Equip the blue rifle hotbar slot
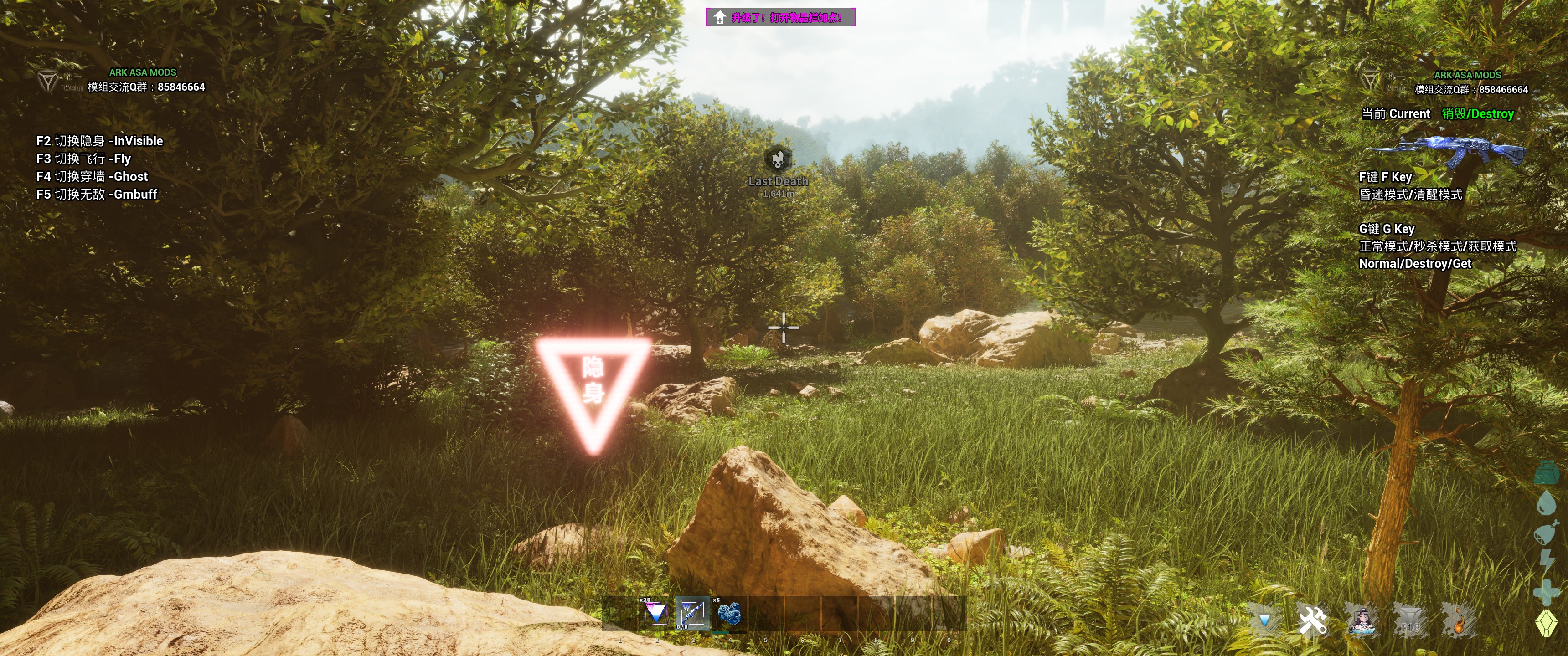This screenshot has width=1568, height=656. click(692, 613)
